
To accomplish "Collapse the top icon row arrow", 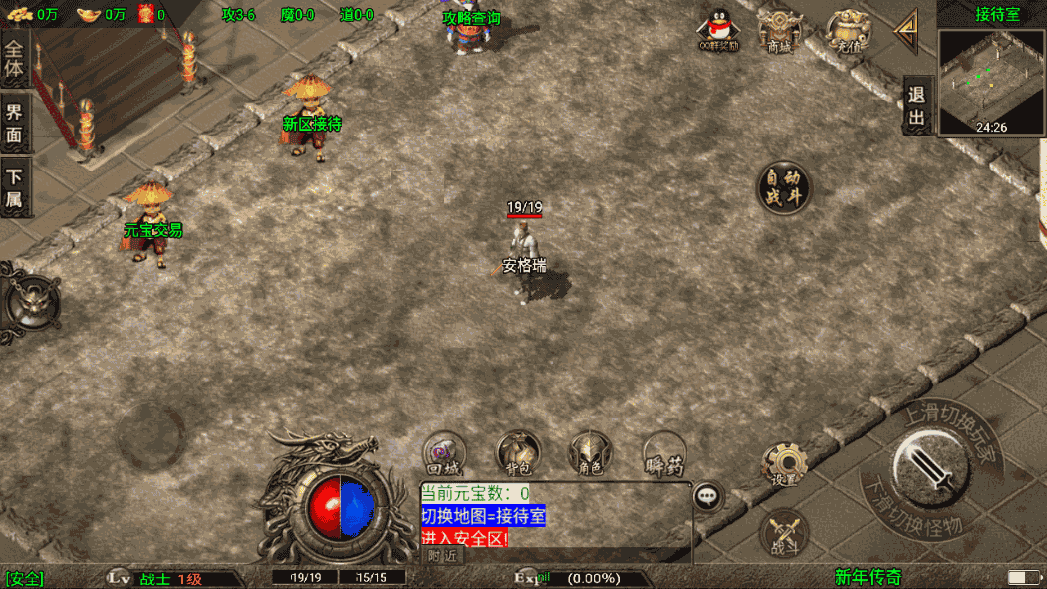I will coord(906,32).
